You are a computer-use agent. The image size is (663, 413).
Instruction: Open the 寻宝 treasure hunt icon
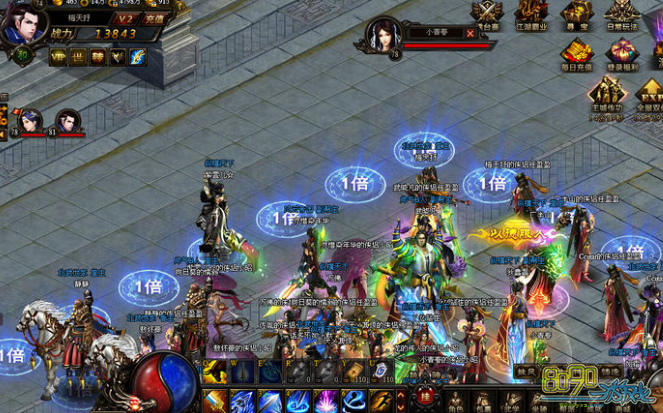pos(575,13)
